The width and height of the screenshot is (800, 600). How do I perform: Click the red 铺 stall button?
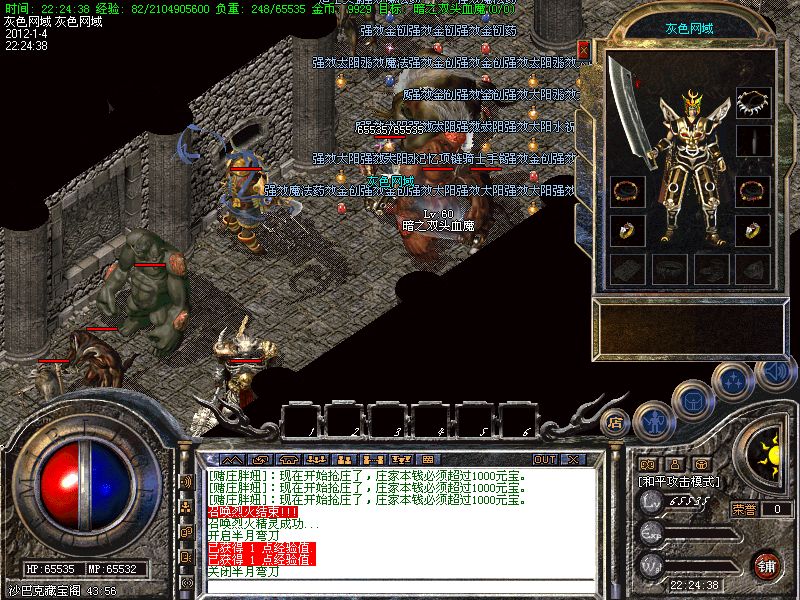767,564
